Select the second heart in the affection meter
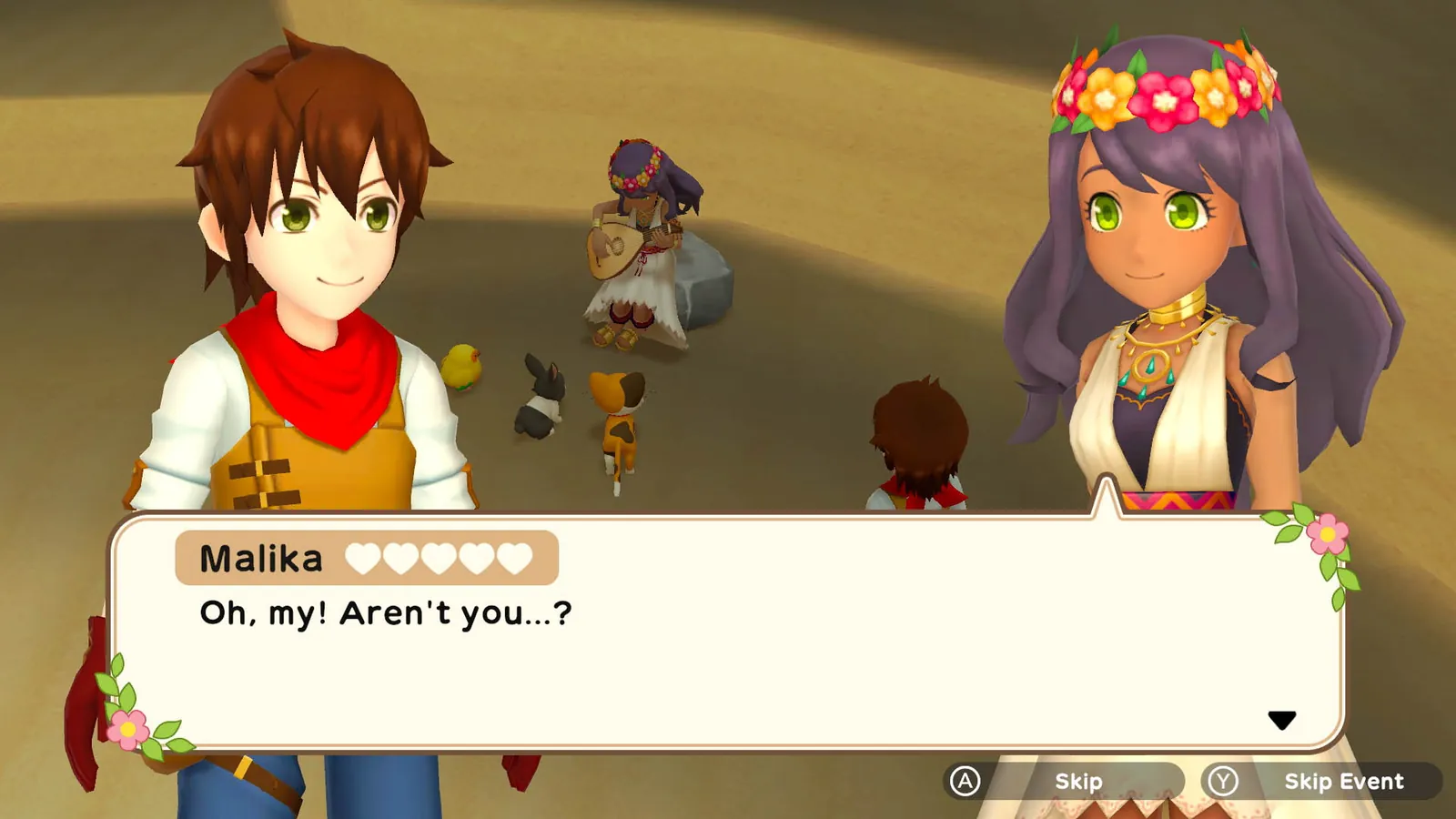The width and height of the screenshot is (1456, 819). click(x=403, y=557)
